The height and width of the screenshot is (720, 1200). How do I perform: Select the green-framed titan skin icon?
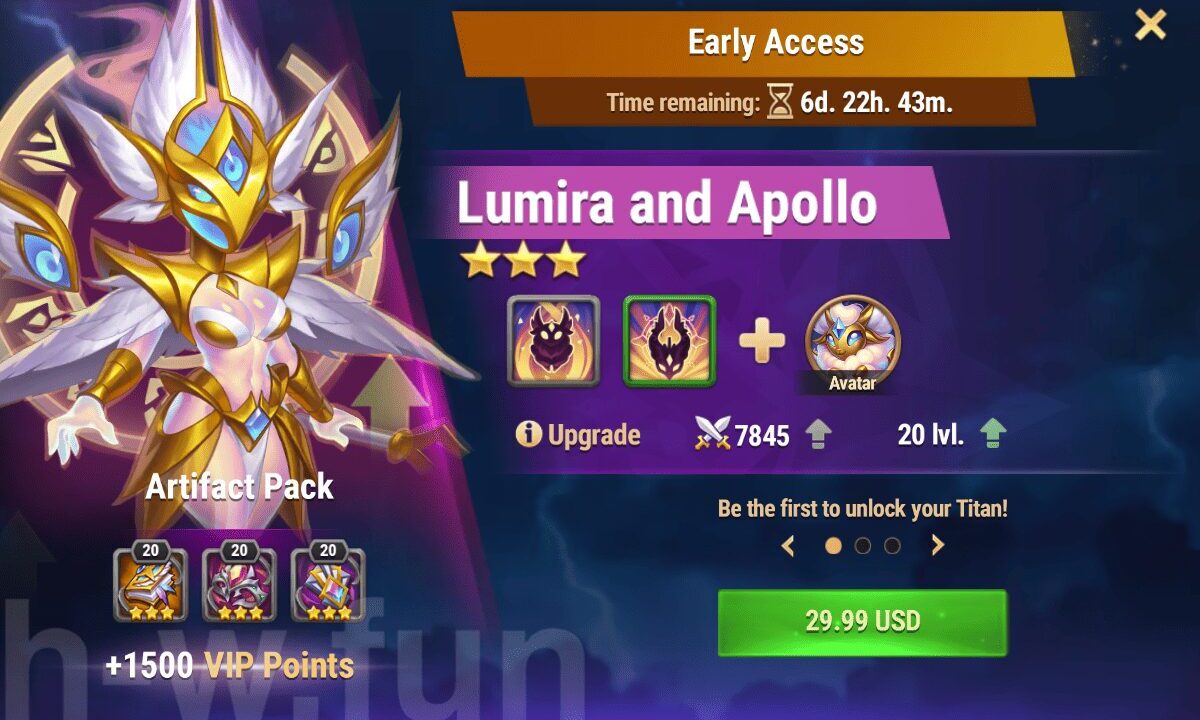(670, 341)
